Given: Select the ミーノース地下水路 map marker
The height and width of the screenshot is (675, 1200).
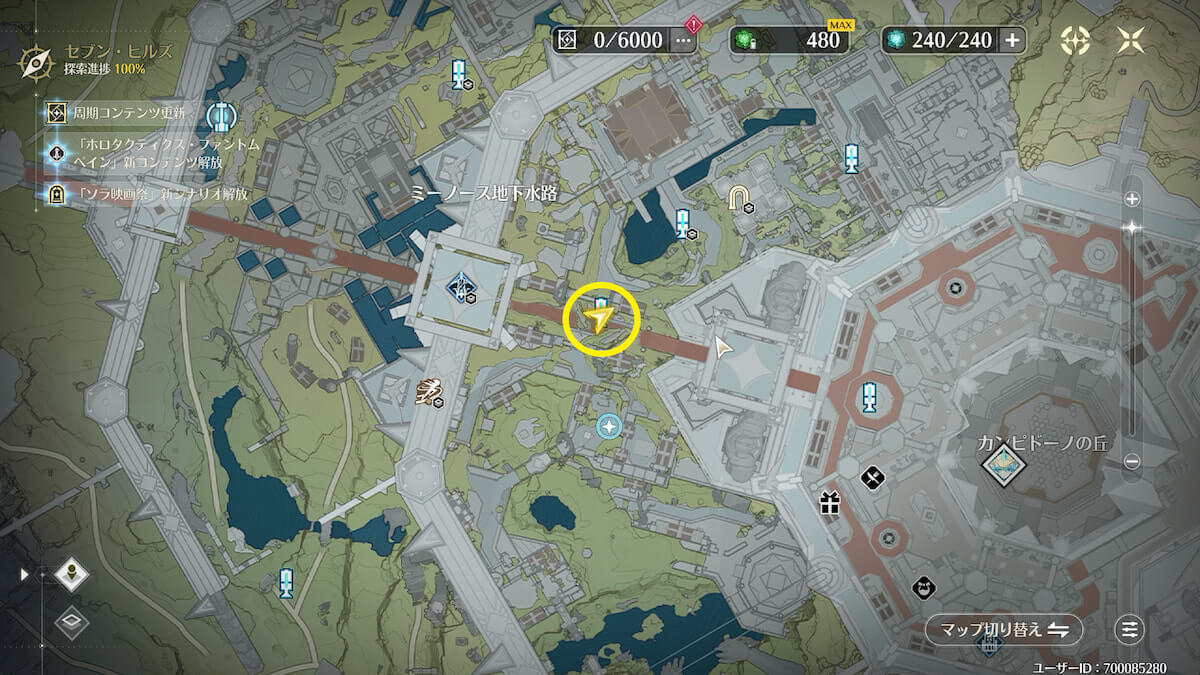Looking at the screenshot, I should click(461, 287).
